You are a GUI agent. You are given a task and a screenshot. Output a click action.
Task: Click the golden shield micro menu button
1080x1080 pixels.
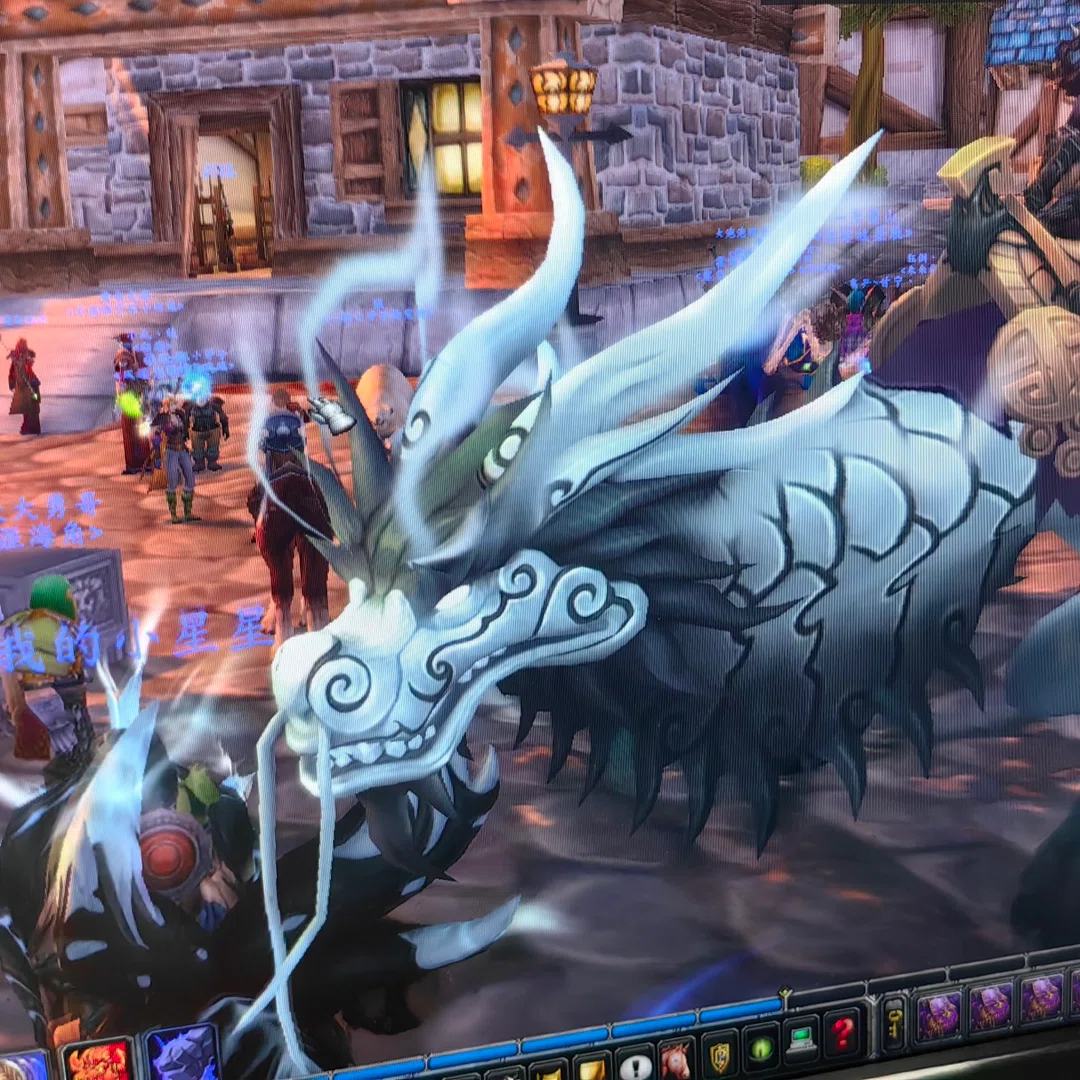coord(719,1054)
